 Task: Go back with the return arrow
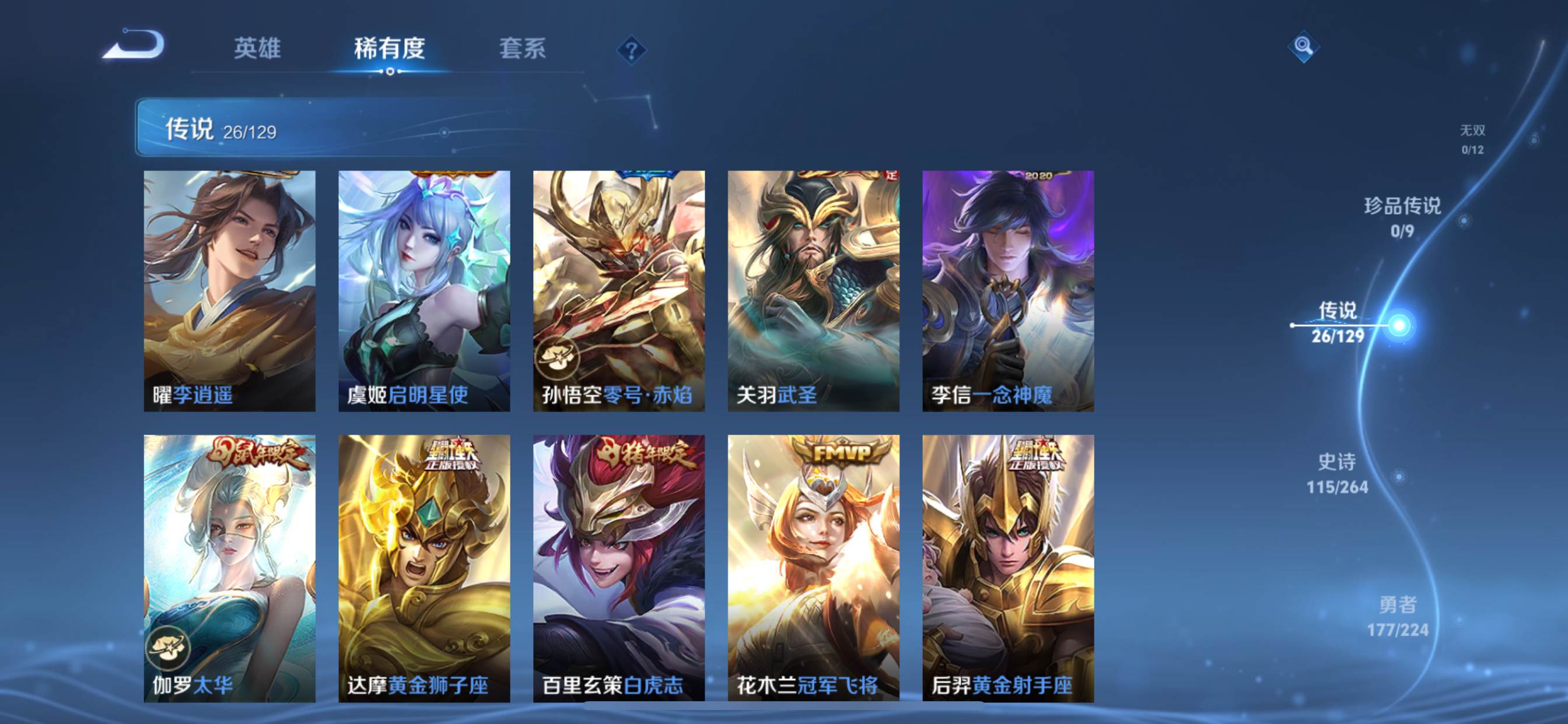pyautogui.click(x=135, y=45)
